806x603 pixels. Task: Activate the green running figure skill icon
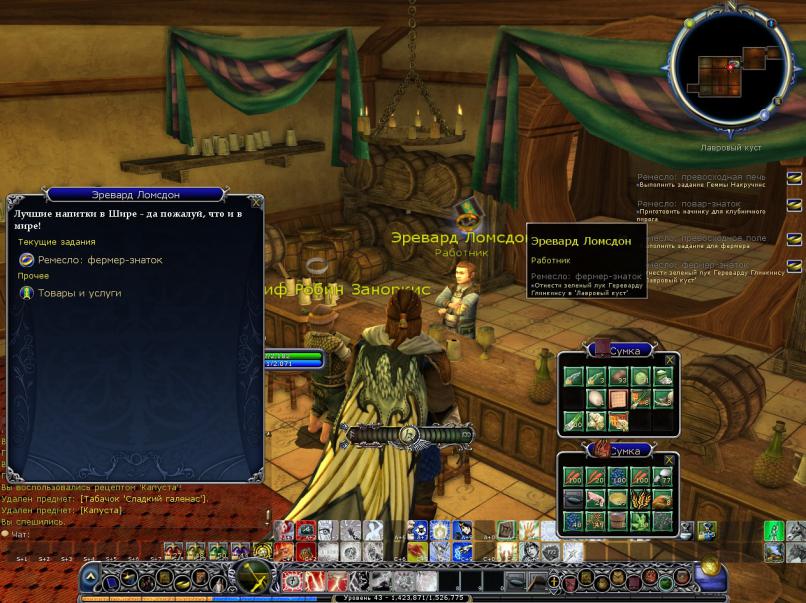(x=773, y=531)
